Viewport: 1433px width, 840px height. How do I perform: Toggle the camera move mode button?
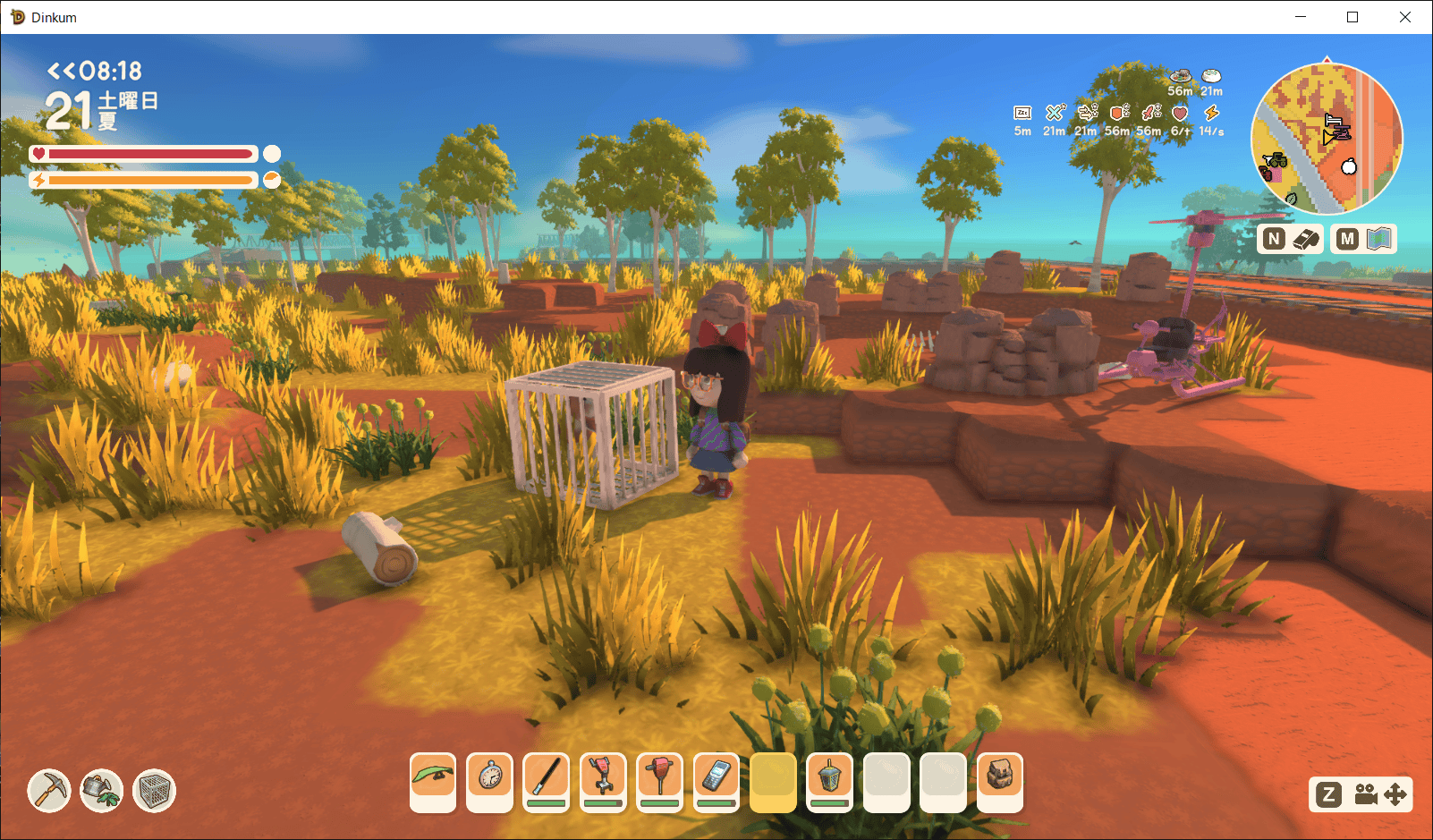1361,794
